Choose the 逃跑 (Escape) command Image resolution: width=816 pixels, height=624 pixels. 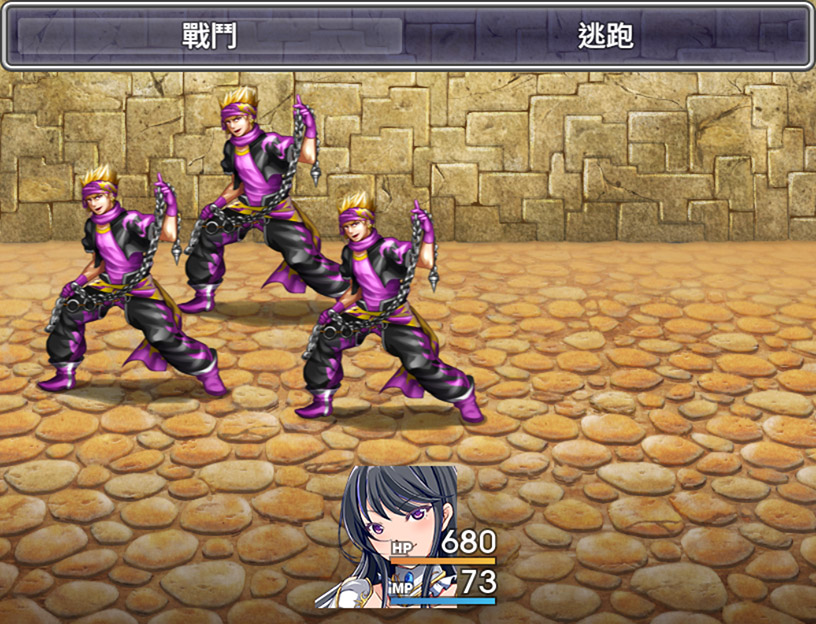coord(606,36)
